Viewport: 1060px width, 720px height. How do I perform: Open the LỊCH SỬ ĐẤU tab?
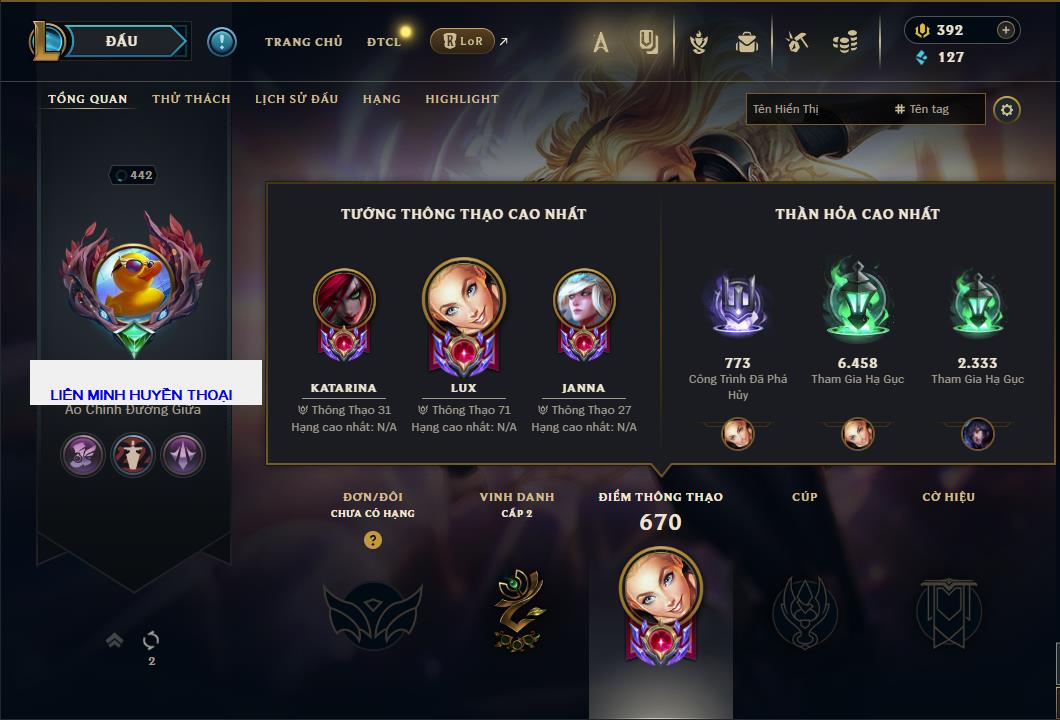point(296,99)
